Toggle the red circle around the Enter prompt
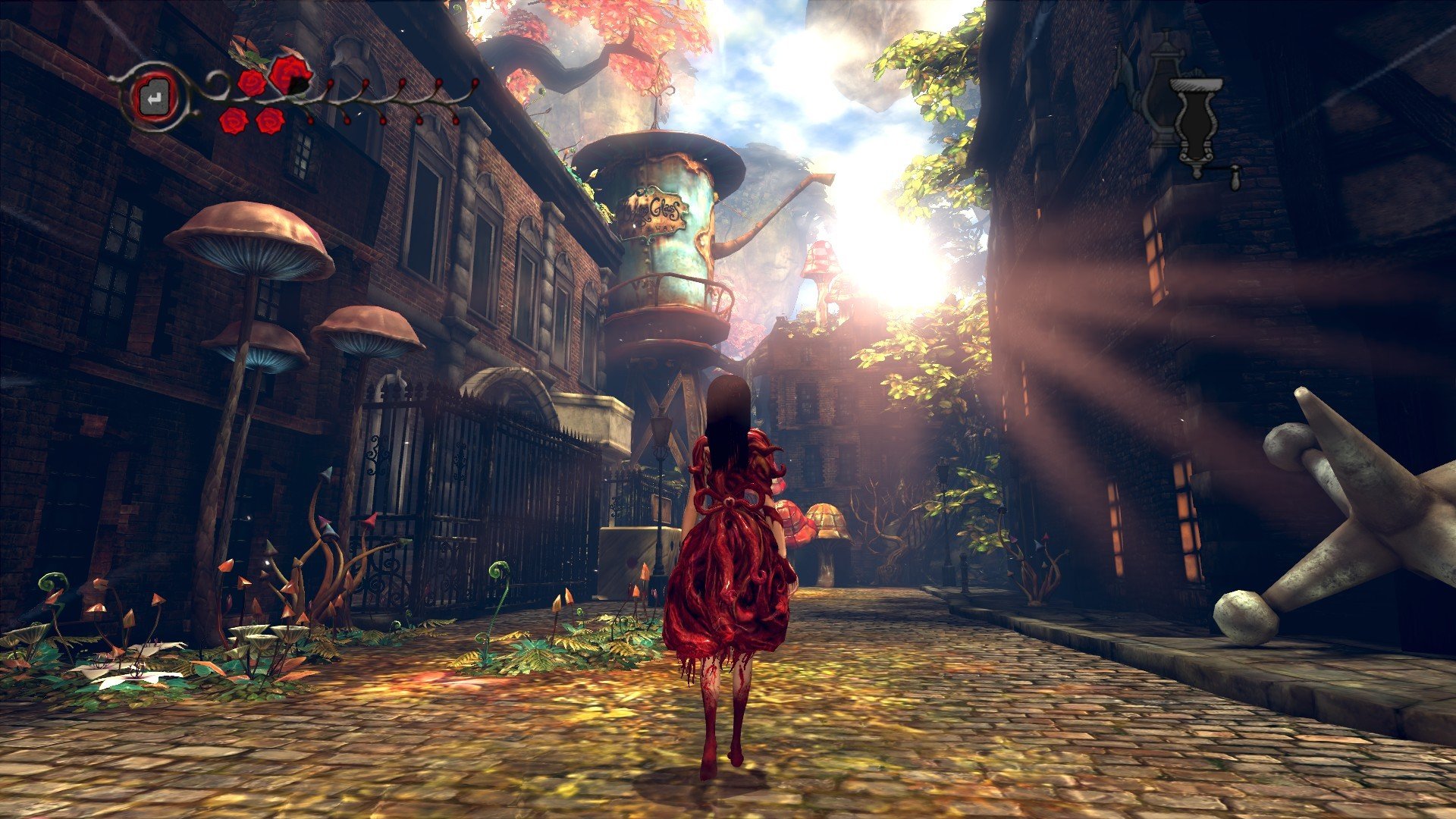This screenshot has width=1456, height=819. coord(154,96)
